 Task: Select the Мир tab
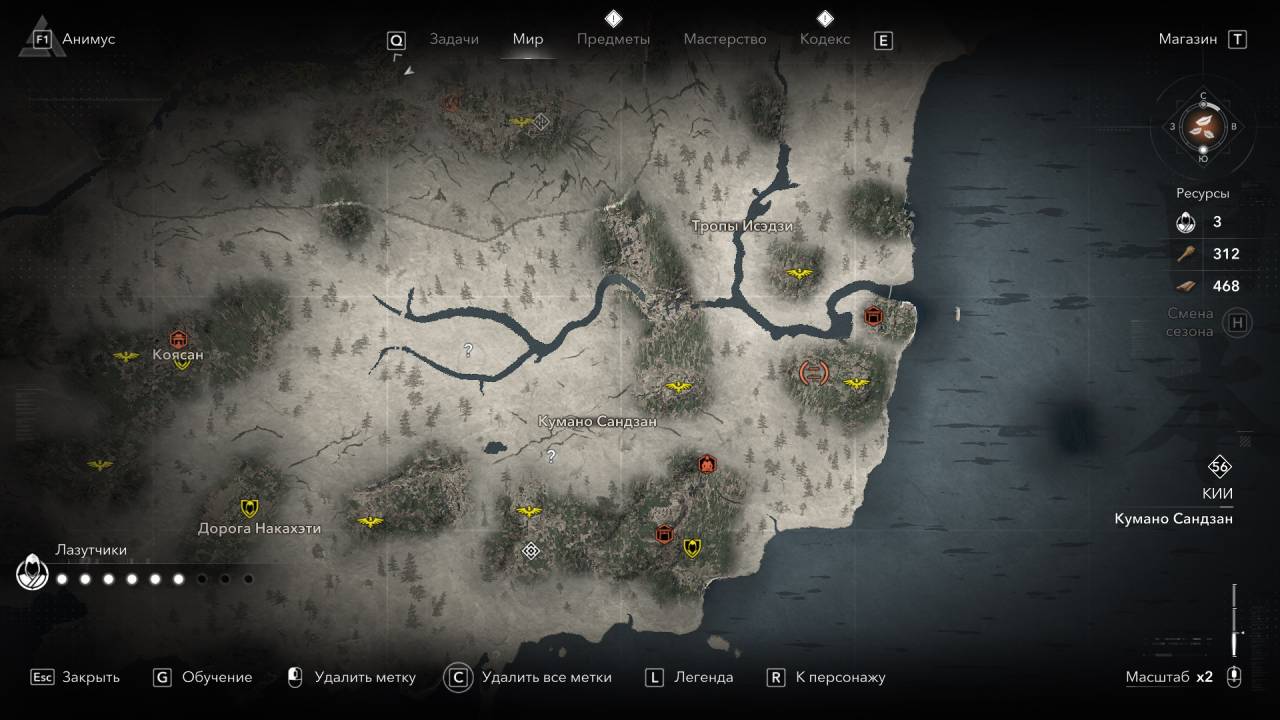click(x=528, y=39)
